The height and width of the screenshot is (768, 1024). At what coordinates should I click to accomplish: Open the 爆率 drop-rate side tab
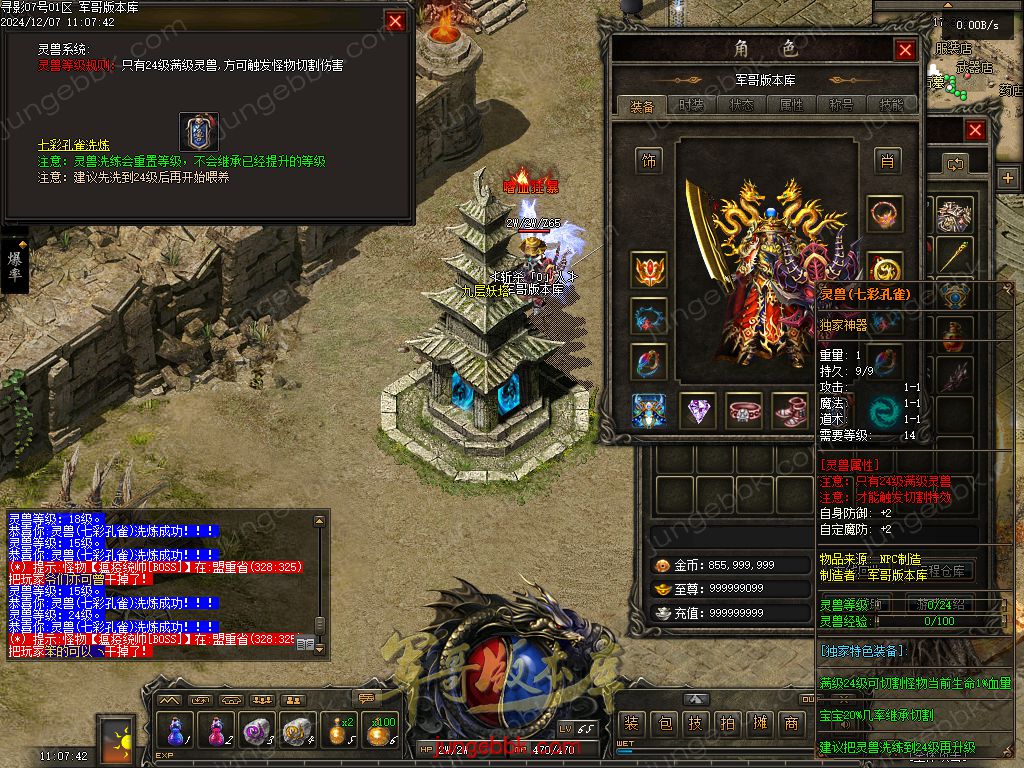[15, 265]
